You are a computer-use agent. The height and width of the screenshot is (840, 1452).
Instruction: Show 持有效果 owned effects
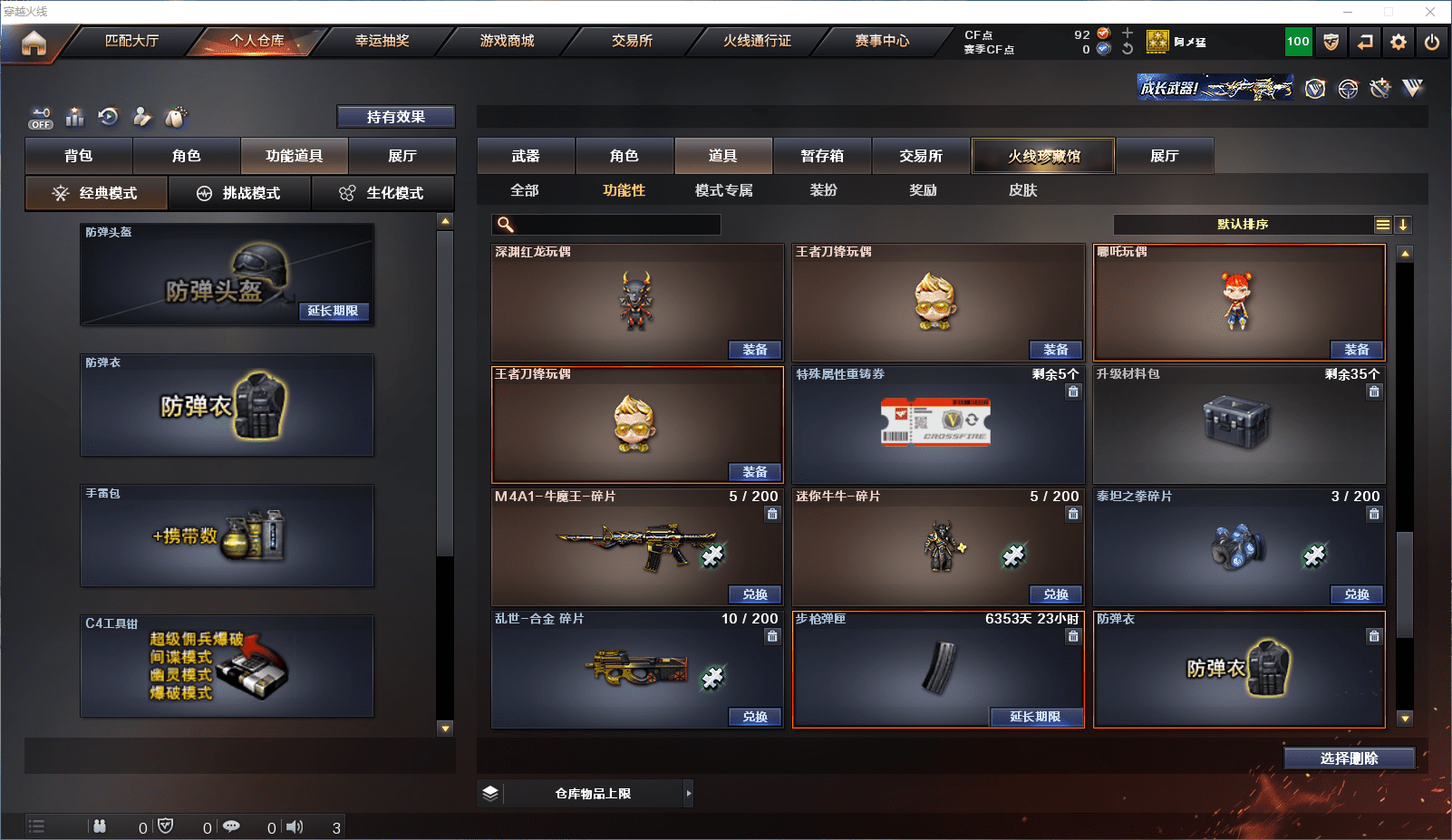[x=395, y=117]
